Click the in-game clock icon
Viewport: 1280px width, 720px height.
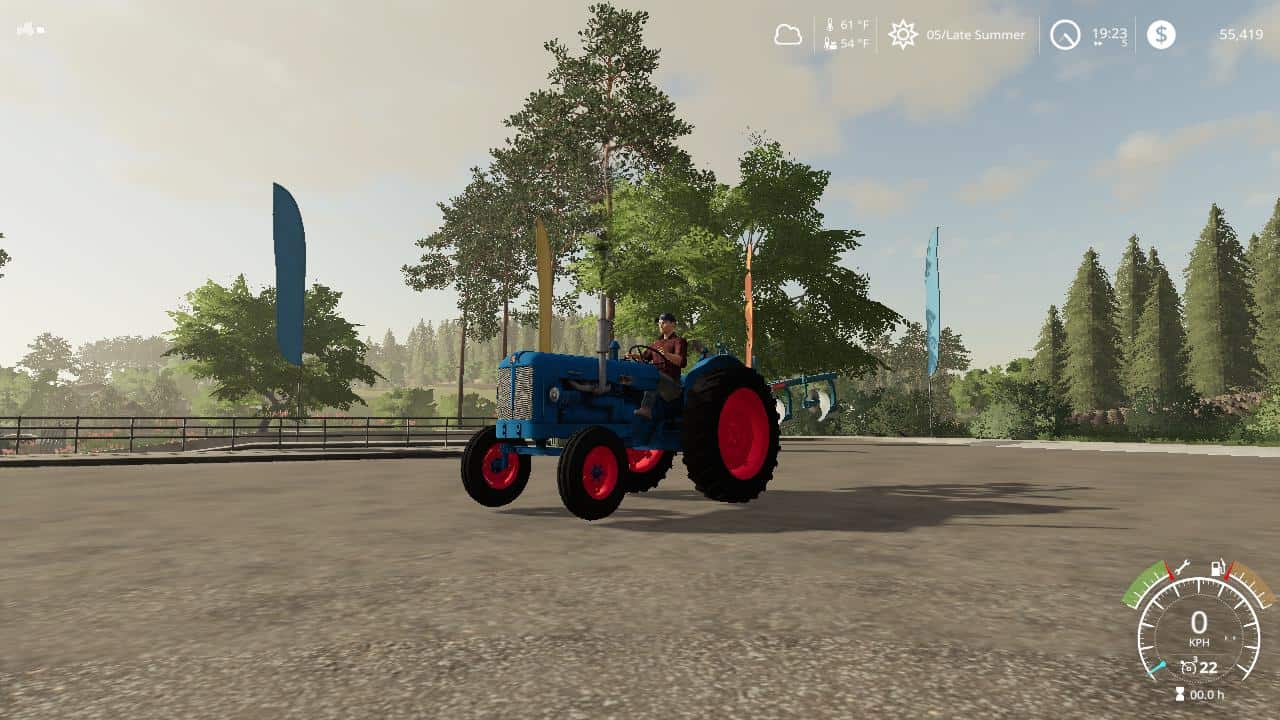[1066, 35]
